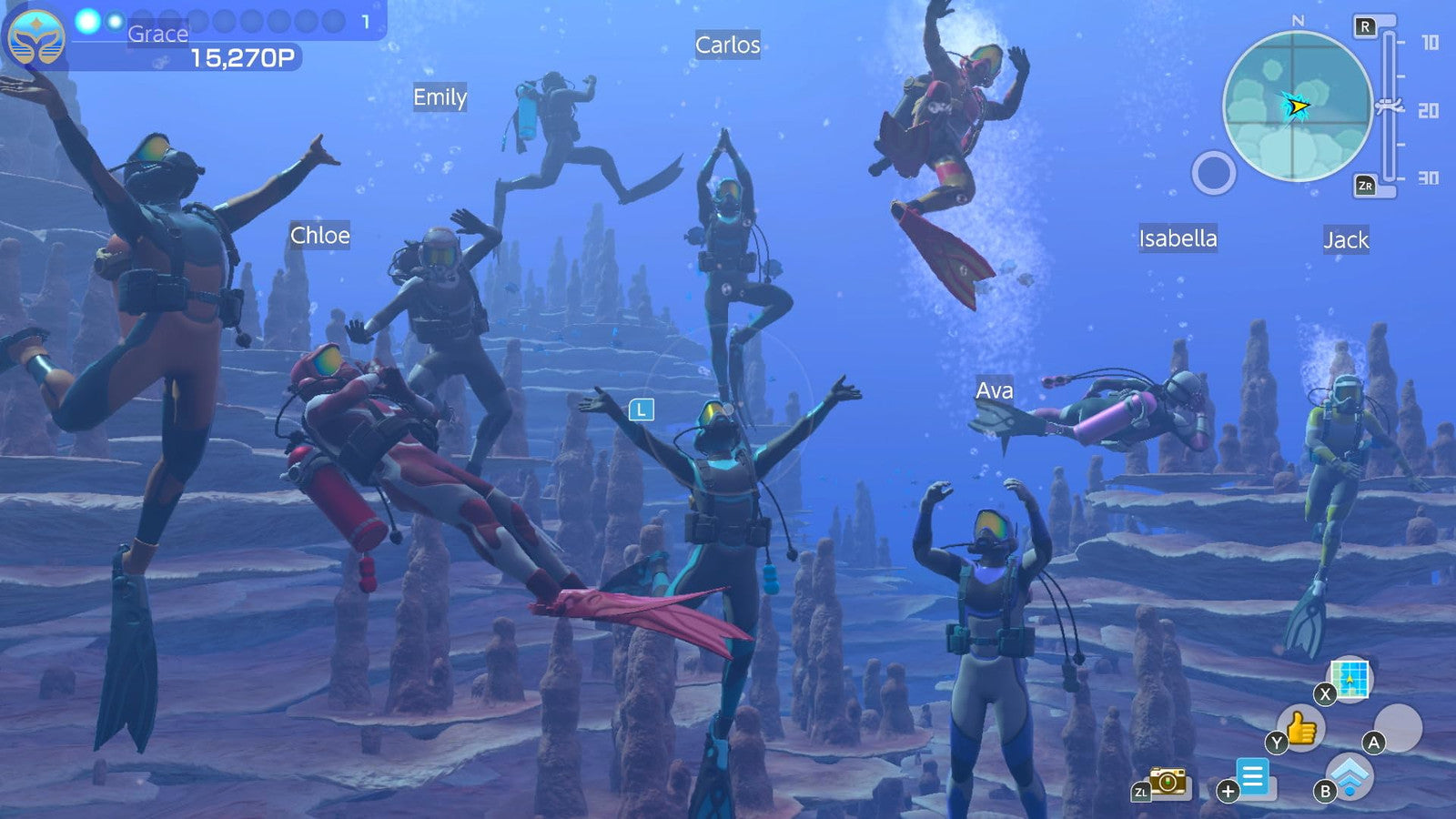This screenshot has height=819, width=1456.
Task: Click the vertical depth gauge
Action: tap(1389, 106)
